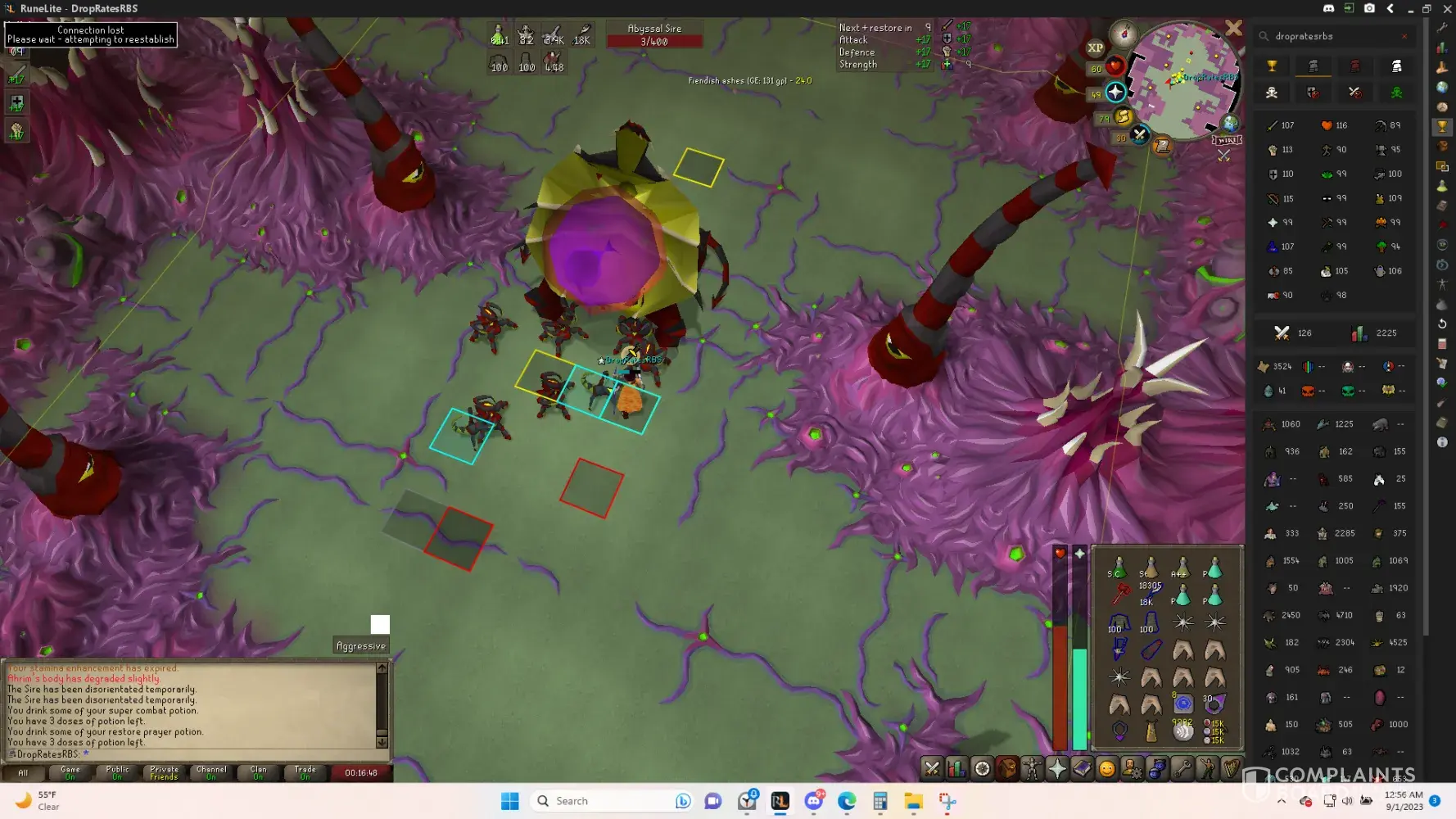Toggle the quick-prayers orb
1456x819 pixels.
click(x=1115, y=92)
